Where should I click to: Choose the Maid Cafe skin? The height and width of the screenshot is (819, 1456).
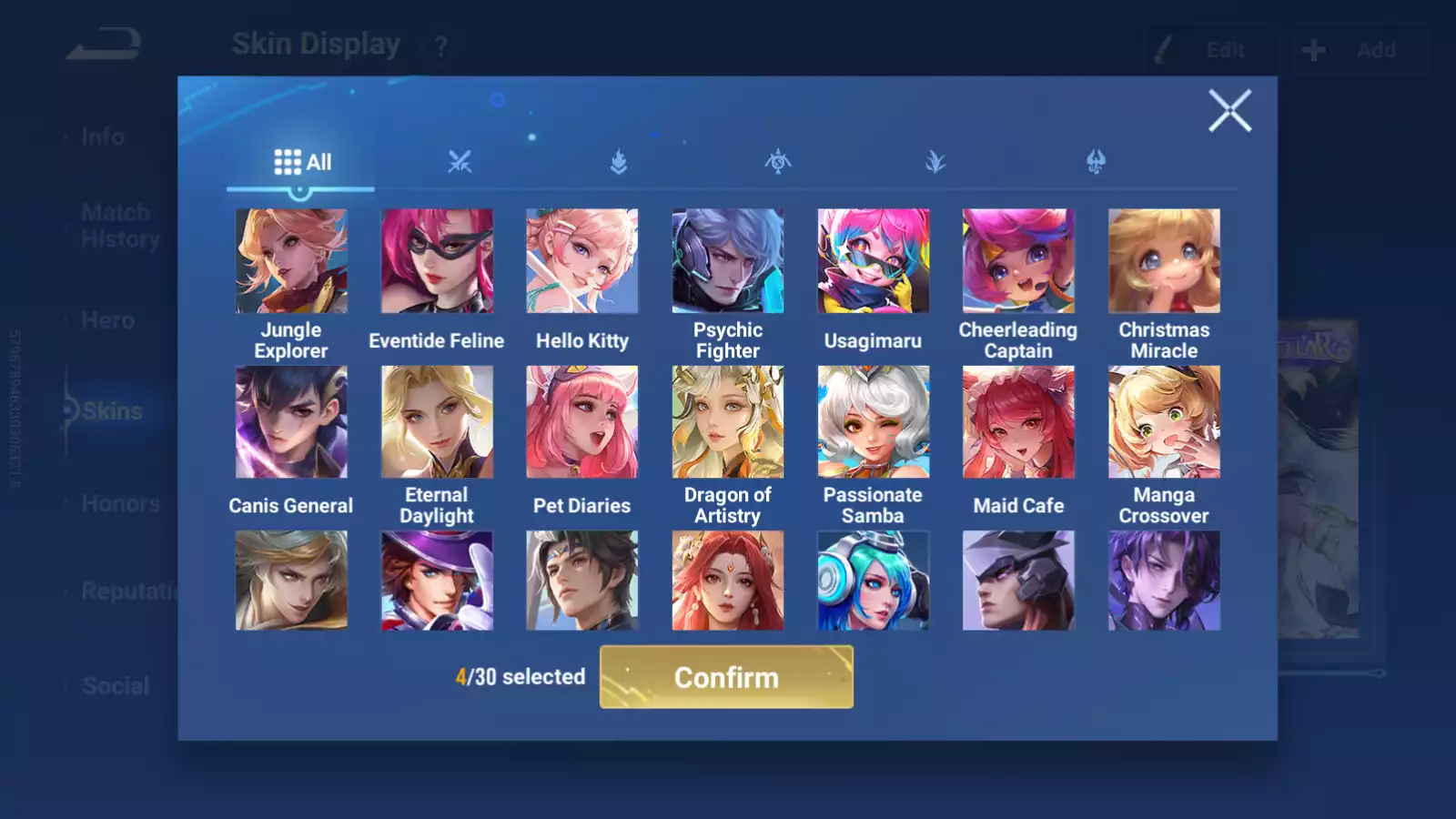coord(1018,422)
